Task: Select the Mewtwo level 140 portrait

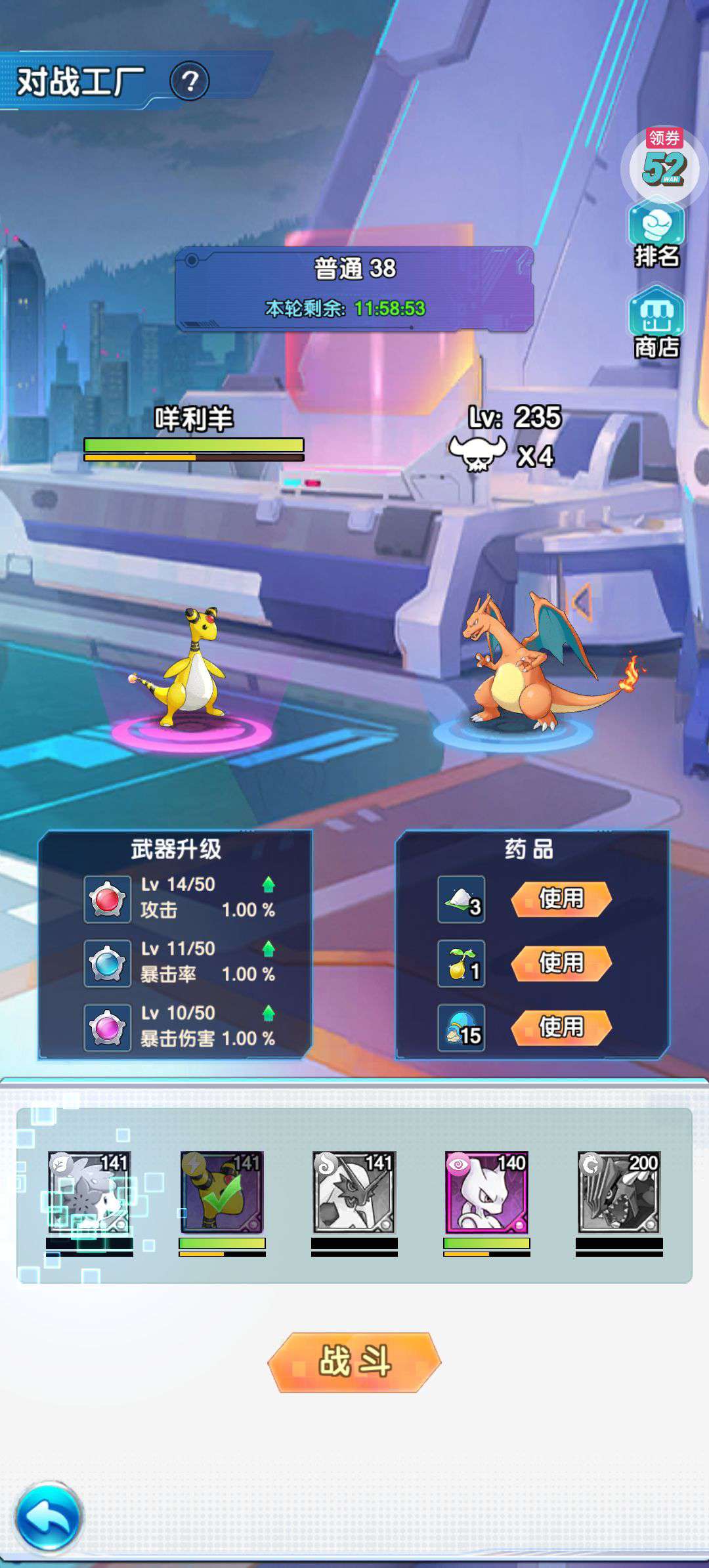Action: point(486,1192)
